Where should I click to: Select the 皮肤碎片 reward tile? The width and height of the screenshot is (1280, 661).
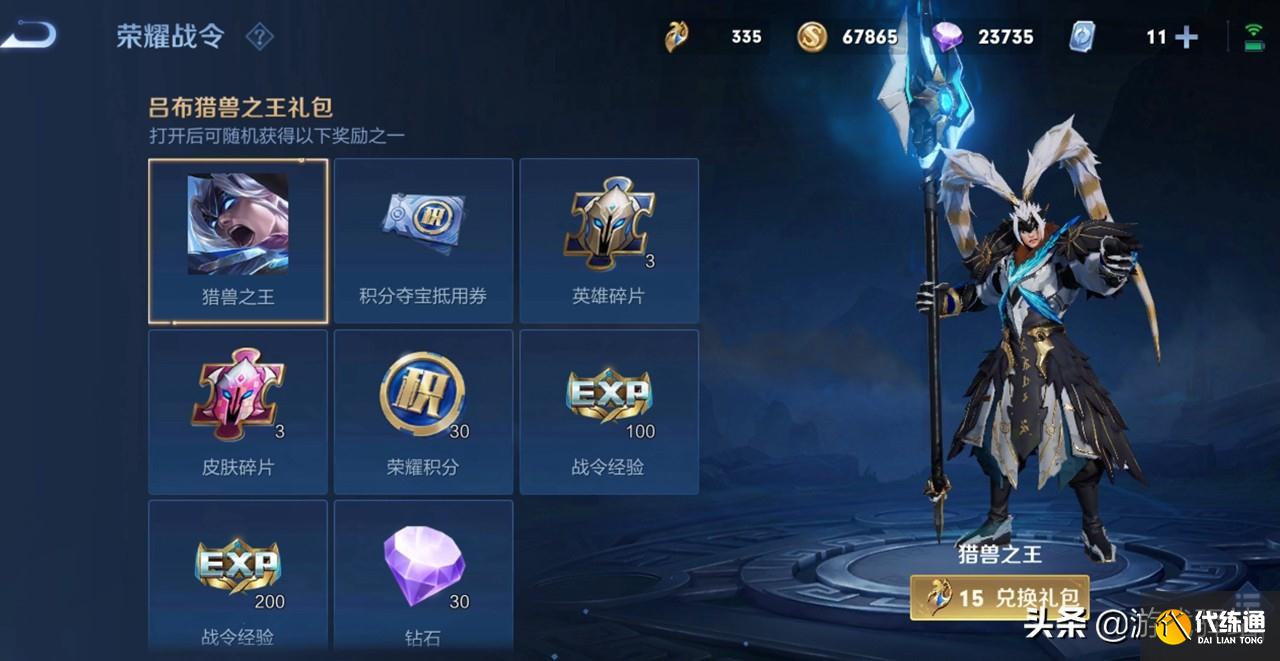click(x=238, y=412)
